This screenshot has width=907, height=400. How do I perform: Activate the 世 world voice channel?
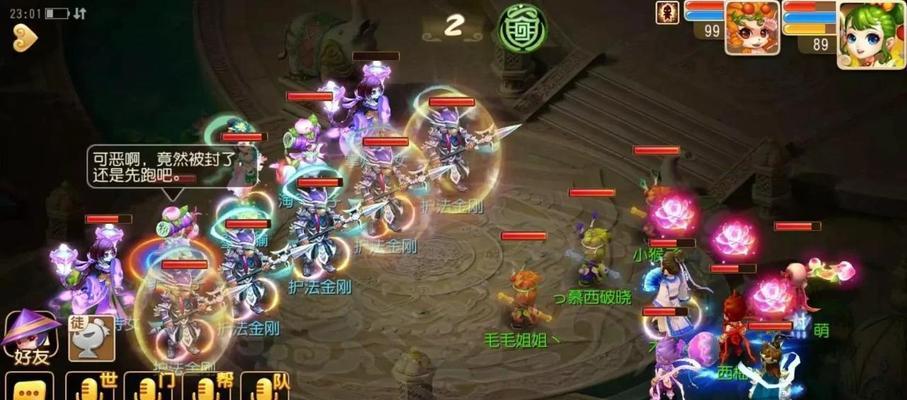pyautogui.click(x=91, y=387)
